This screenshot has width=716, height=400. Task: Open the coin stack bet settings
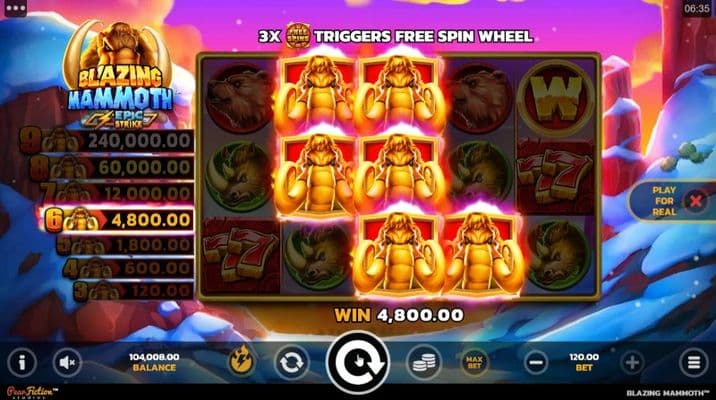click(x=422, y=361)
